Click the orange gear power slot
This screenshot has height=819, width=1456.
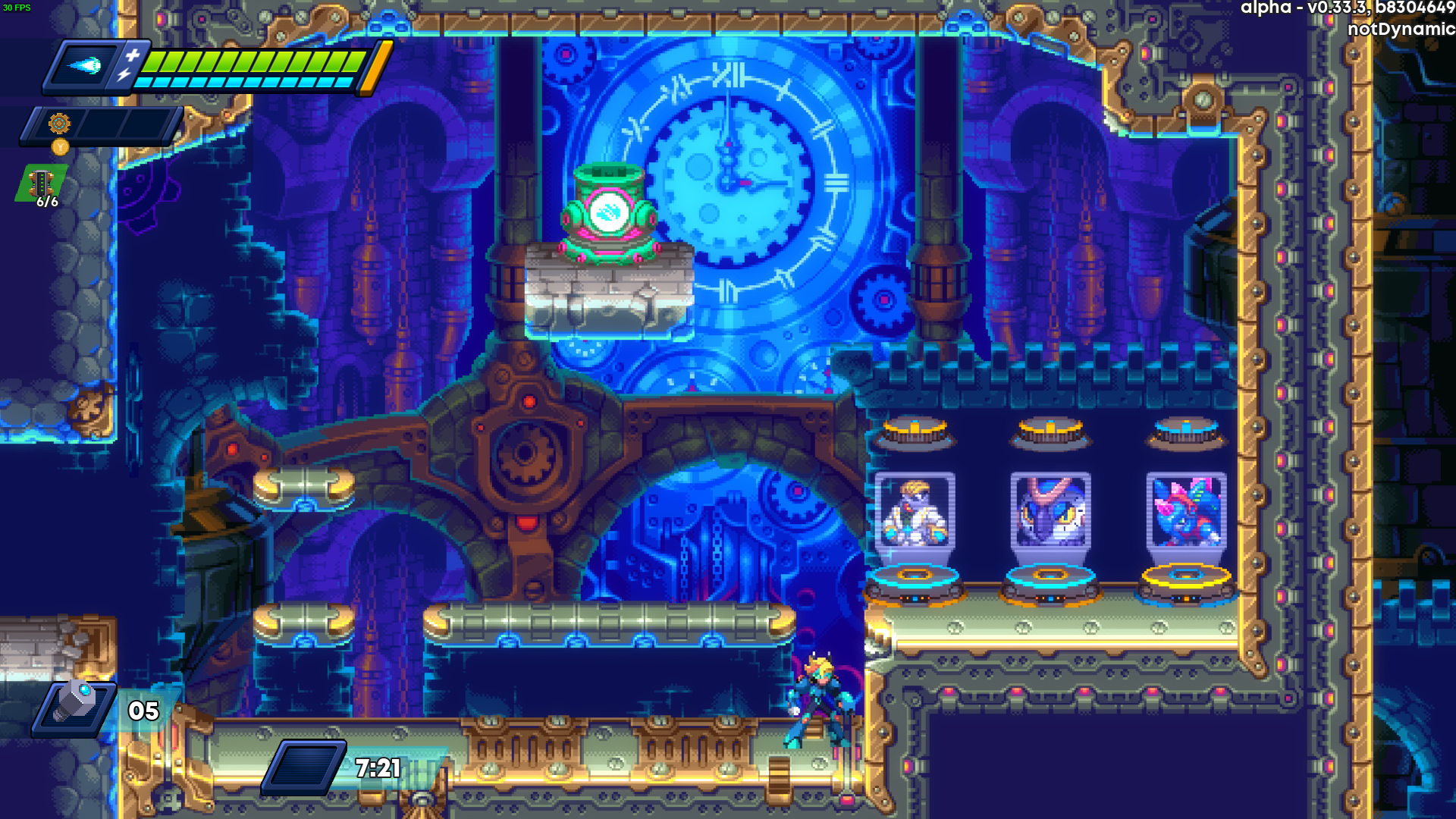click(59, 123)
